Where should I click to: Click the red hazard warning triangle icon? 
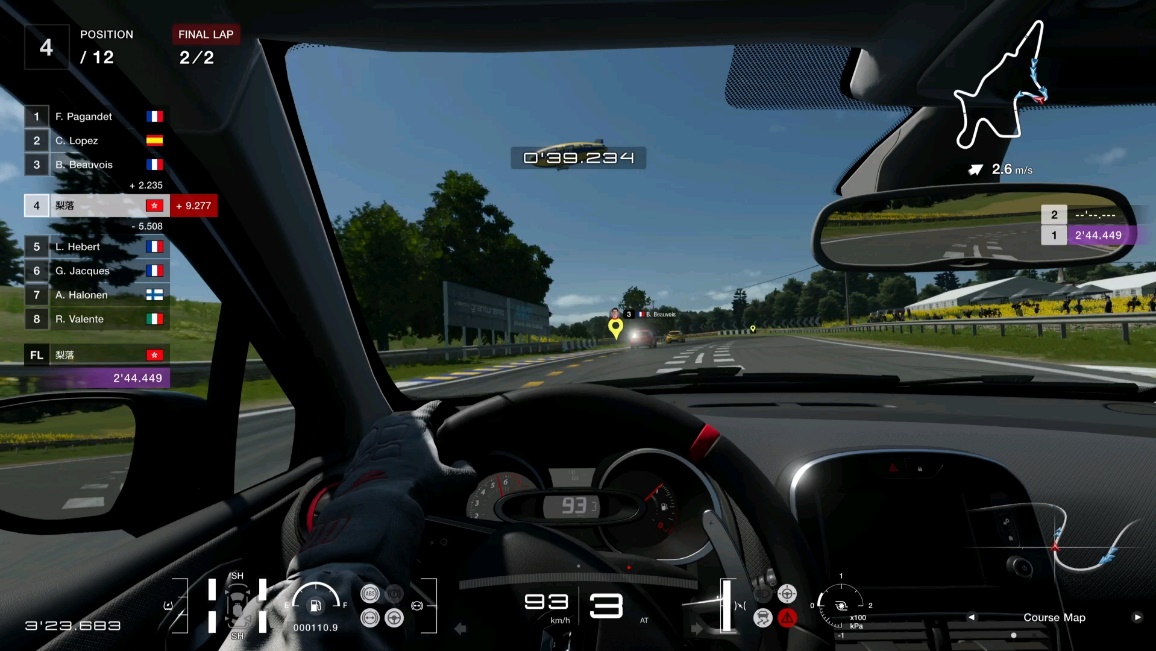[788, 617]
